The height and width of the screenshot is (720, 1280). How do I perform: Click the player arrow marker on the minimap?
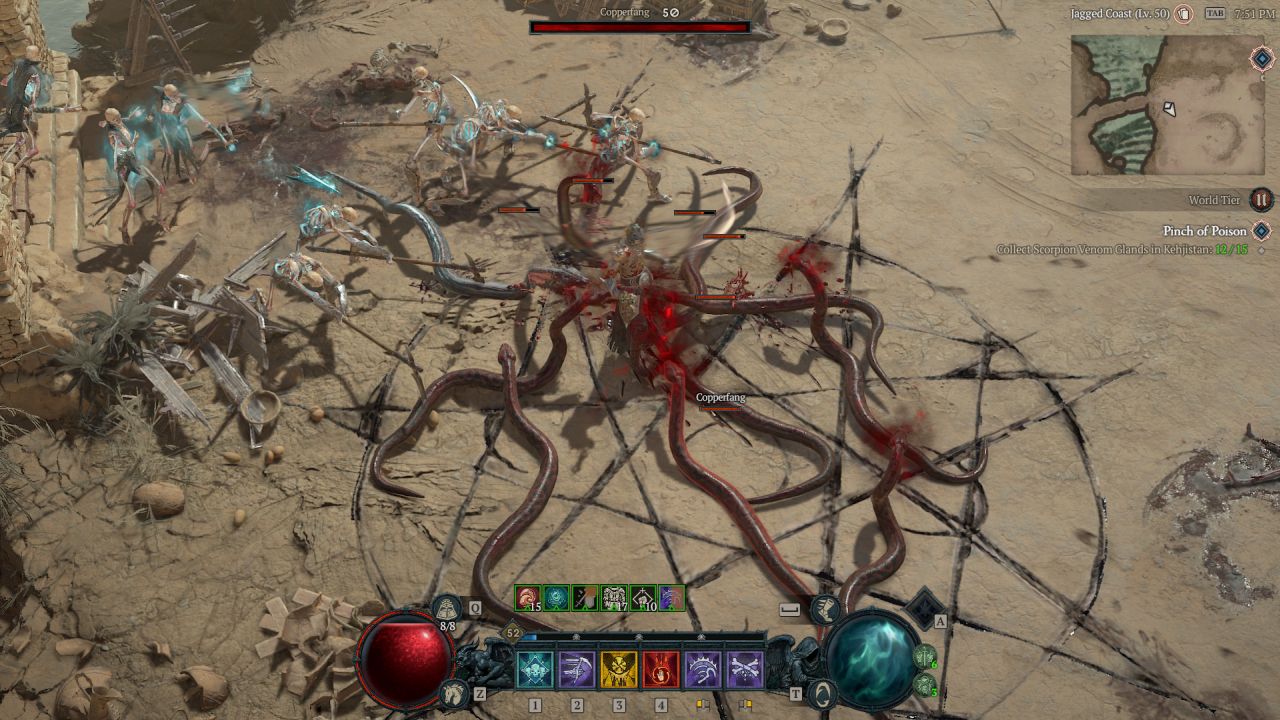click(1168, 108)
